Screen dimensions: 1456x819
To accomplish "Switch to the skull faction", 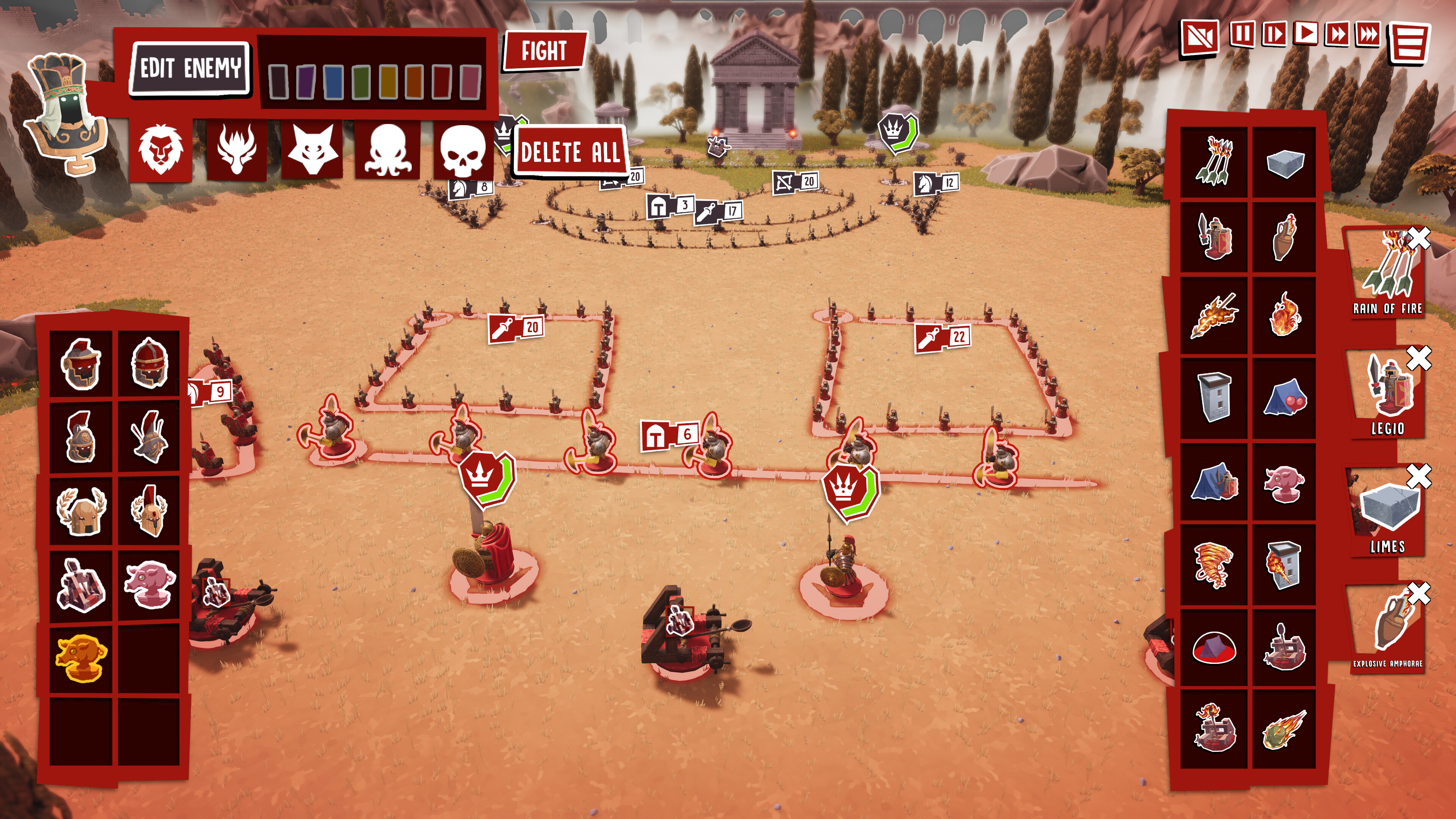I will (463, 151).
